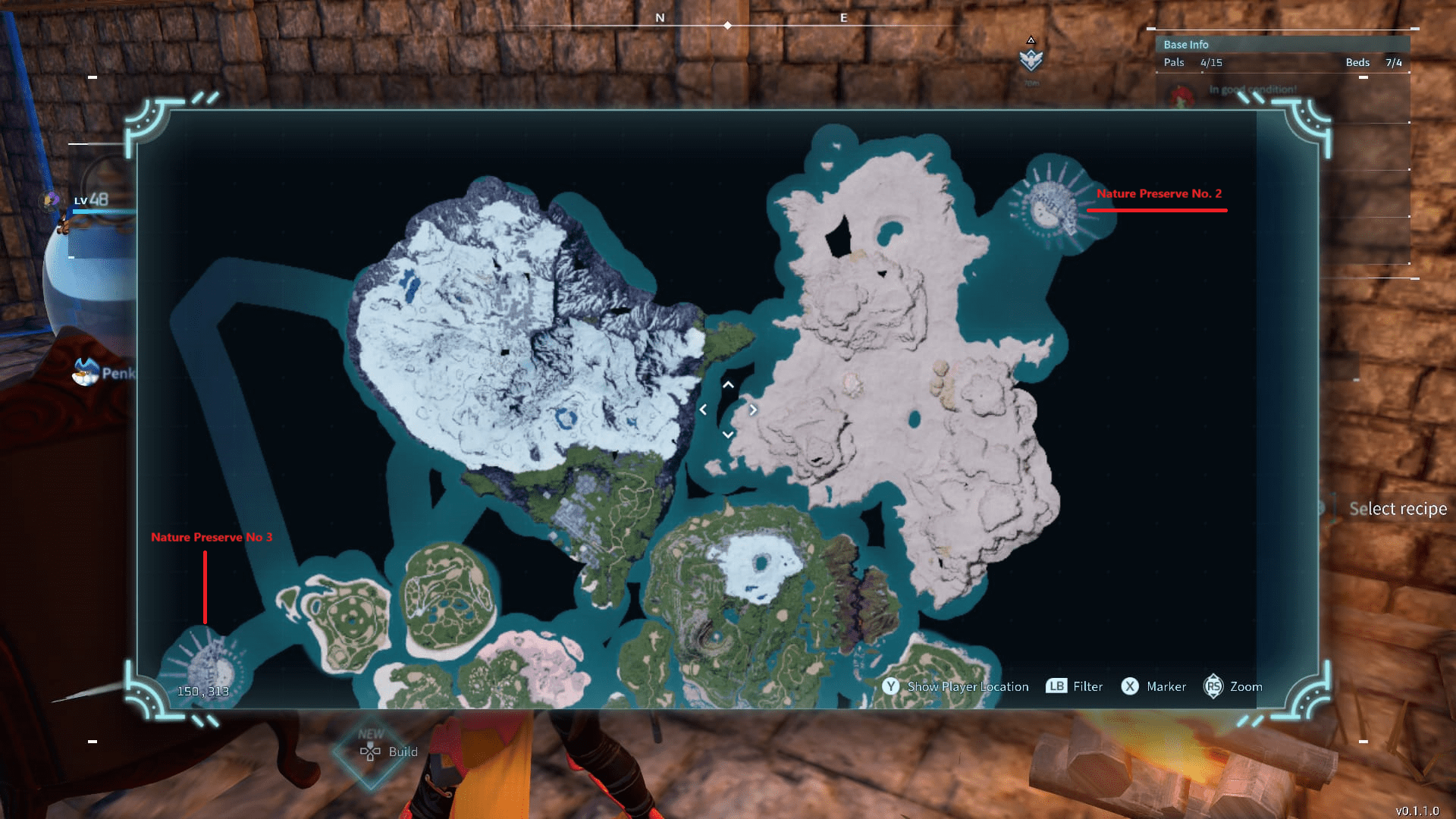Click the Y button icon for player location
The width and height of the screenshot is (1456, 819).
(890, 686)
